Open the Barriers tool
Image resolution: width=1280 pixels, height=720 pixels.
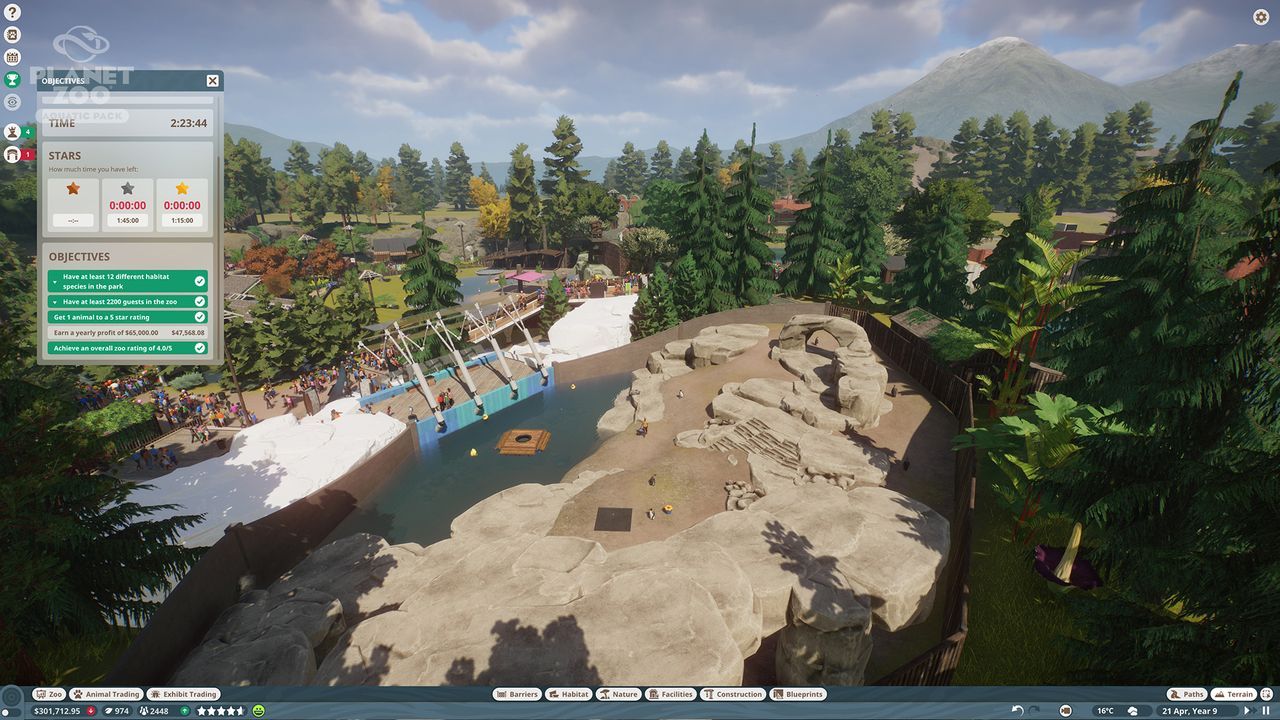(x=518, y=694)
